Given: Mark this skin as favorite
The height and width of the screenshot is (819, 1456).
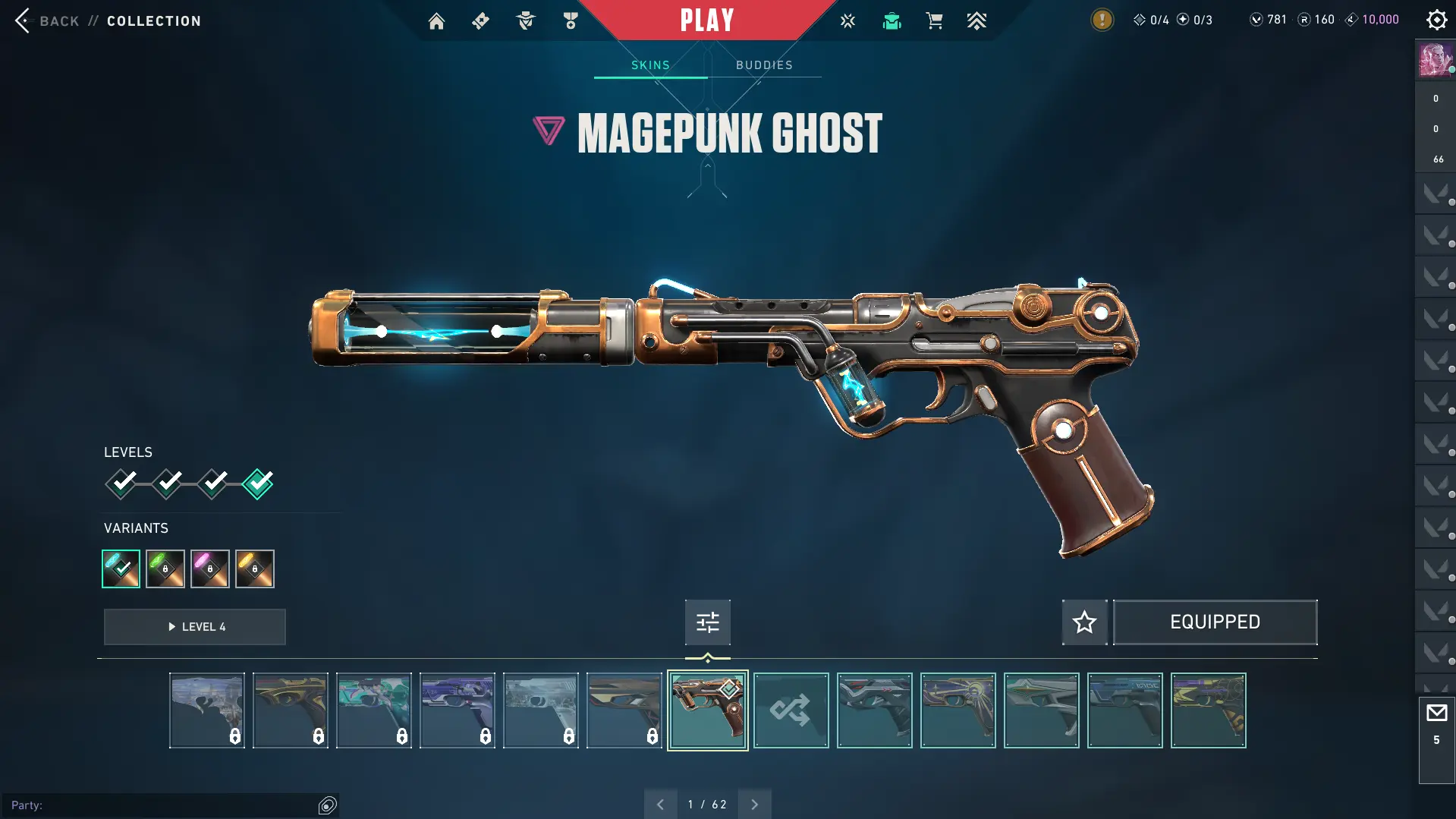Looking at the screenshot, I should (1084, 622).
